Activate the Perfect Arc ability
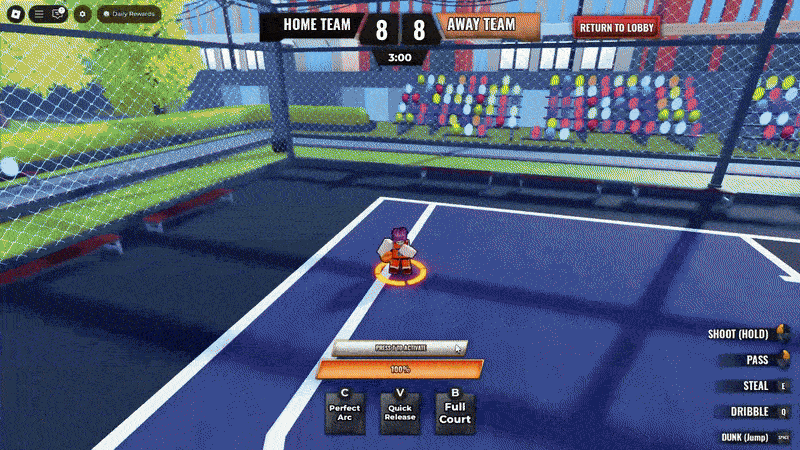800x450 pixels. pyautogui.click(x=345, y=410)
